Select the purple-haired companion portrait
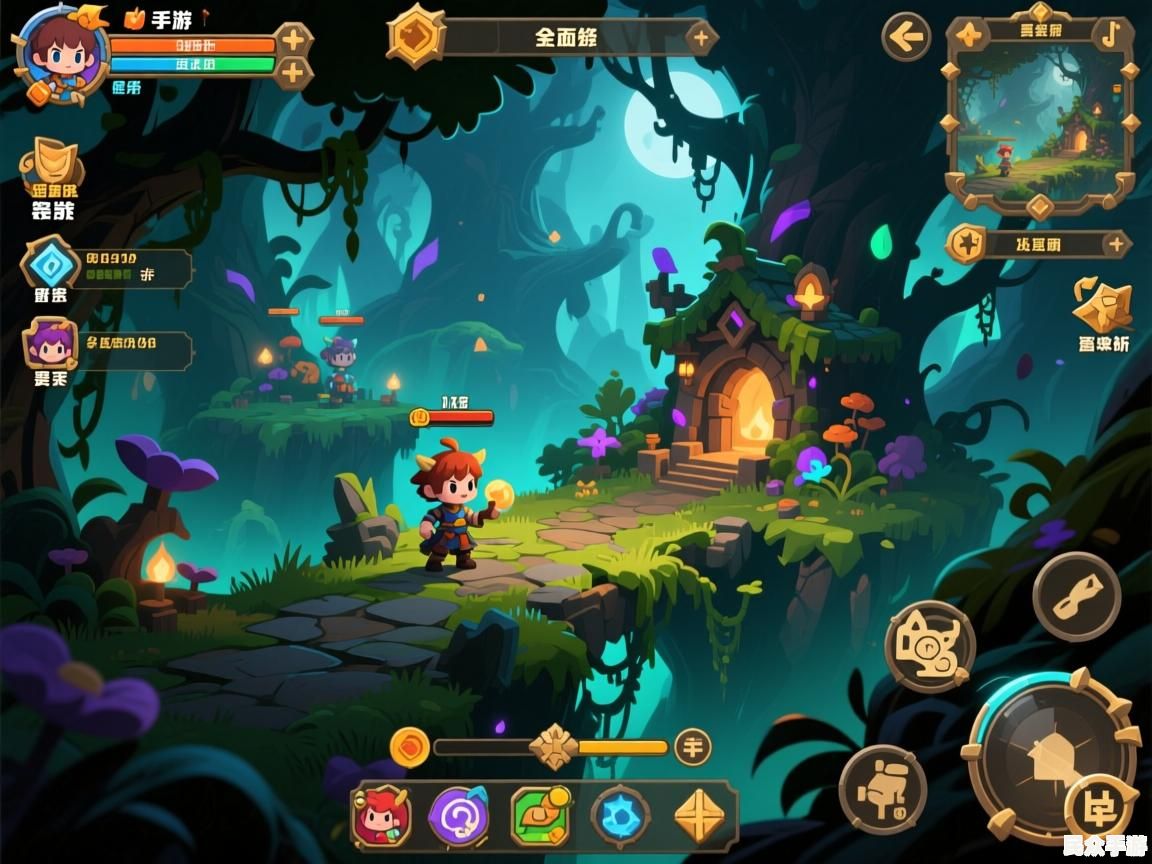The image size is (1152, 864). (x=50, y=345)
